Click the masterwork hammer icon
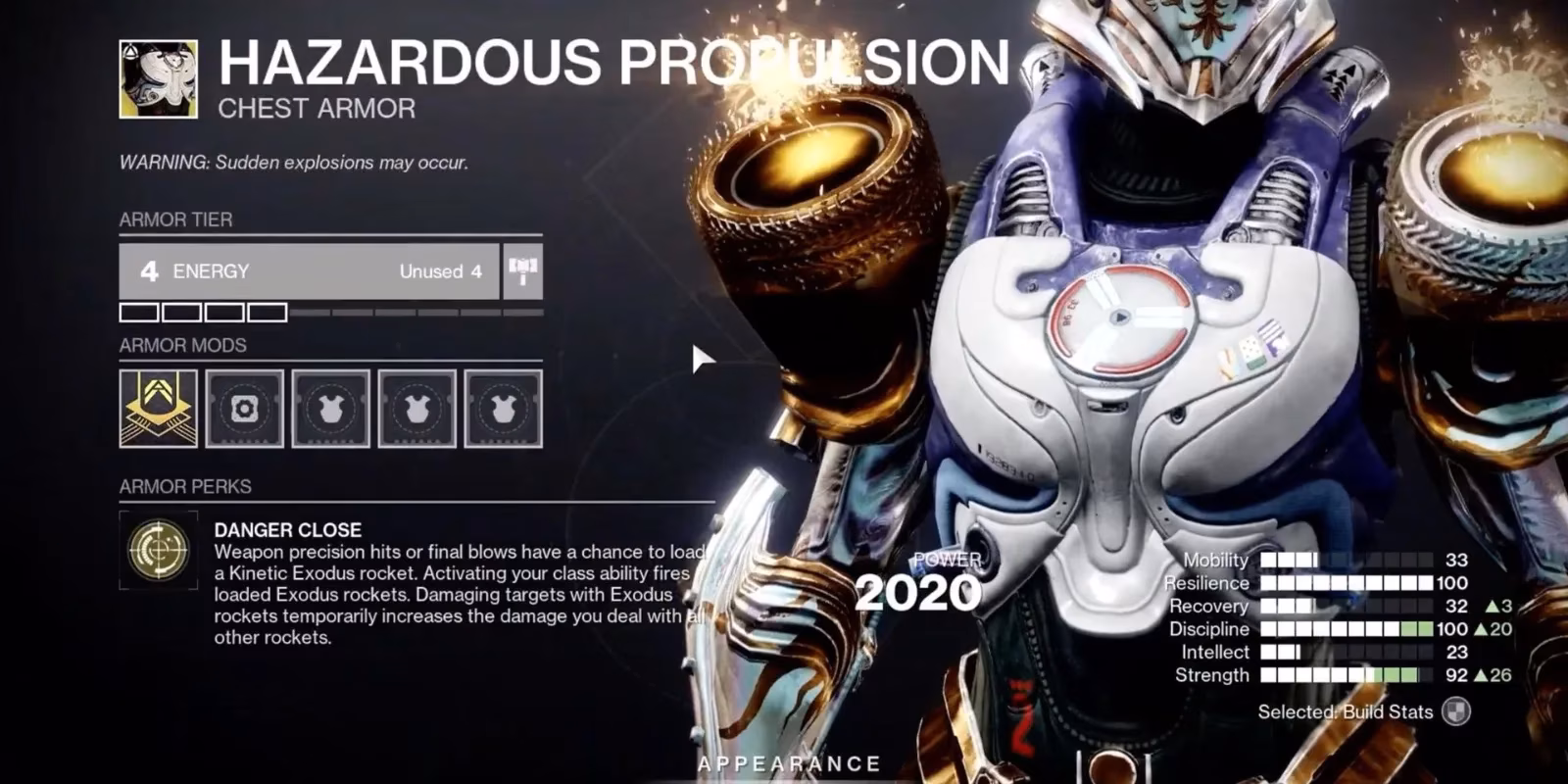The width and height of the screenshot is (1568, 784). [521, 270]
